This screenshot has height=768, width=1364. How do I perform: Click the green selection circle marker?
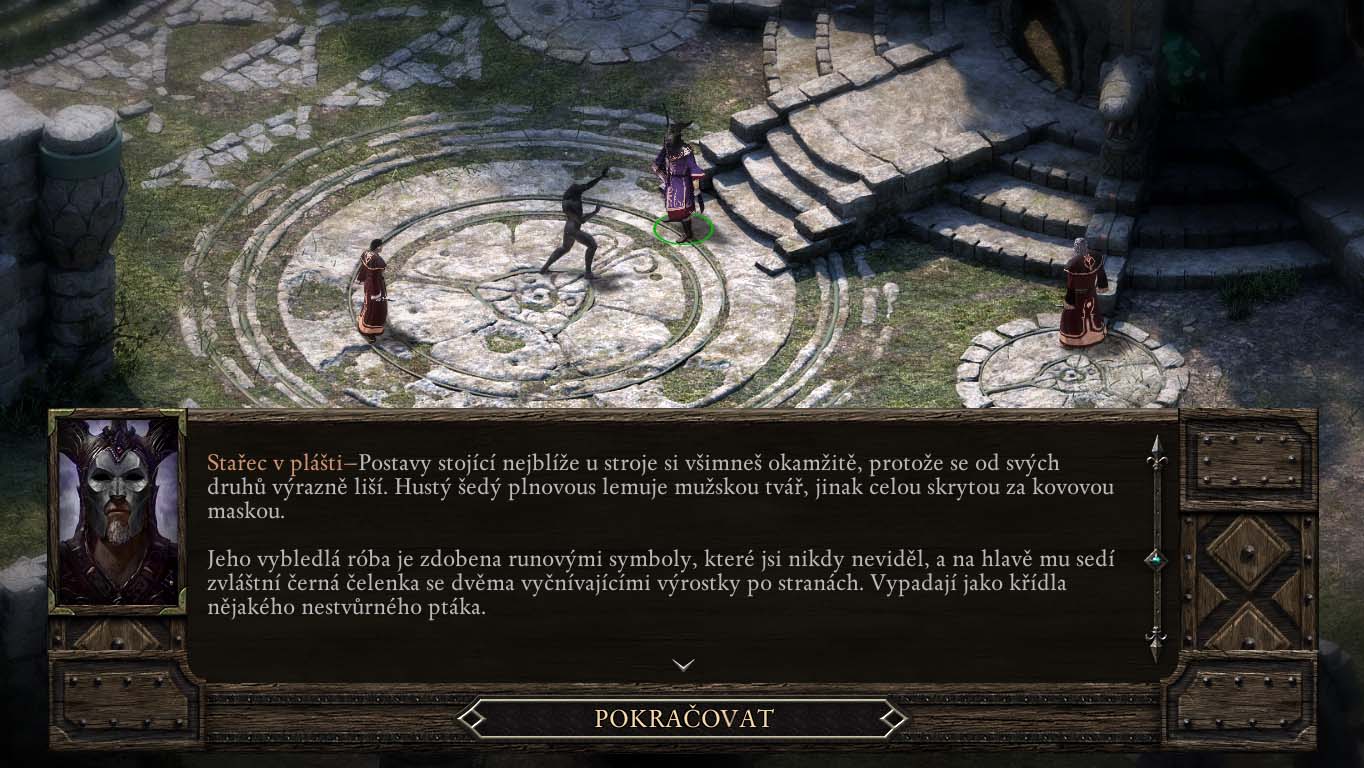click(684, 228)
